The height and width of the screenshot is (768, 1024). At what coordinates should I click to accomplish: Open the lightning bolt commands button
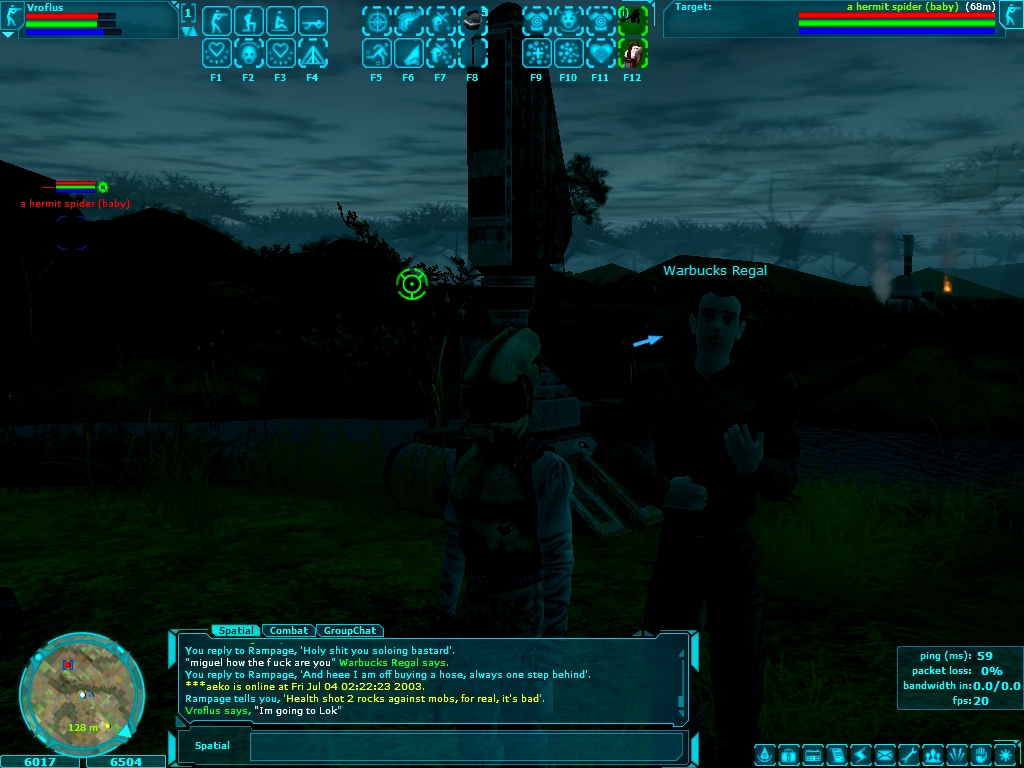click(861, 754)
